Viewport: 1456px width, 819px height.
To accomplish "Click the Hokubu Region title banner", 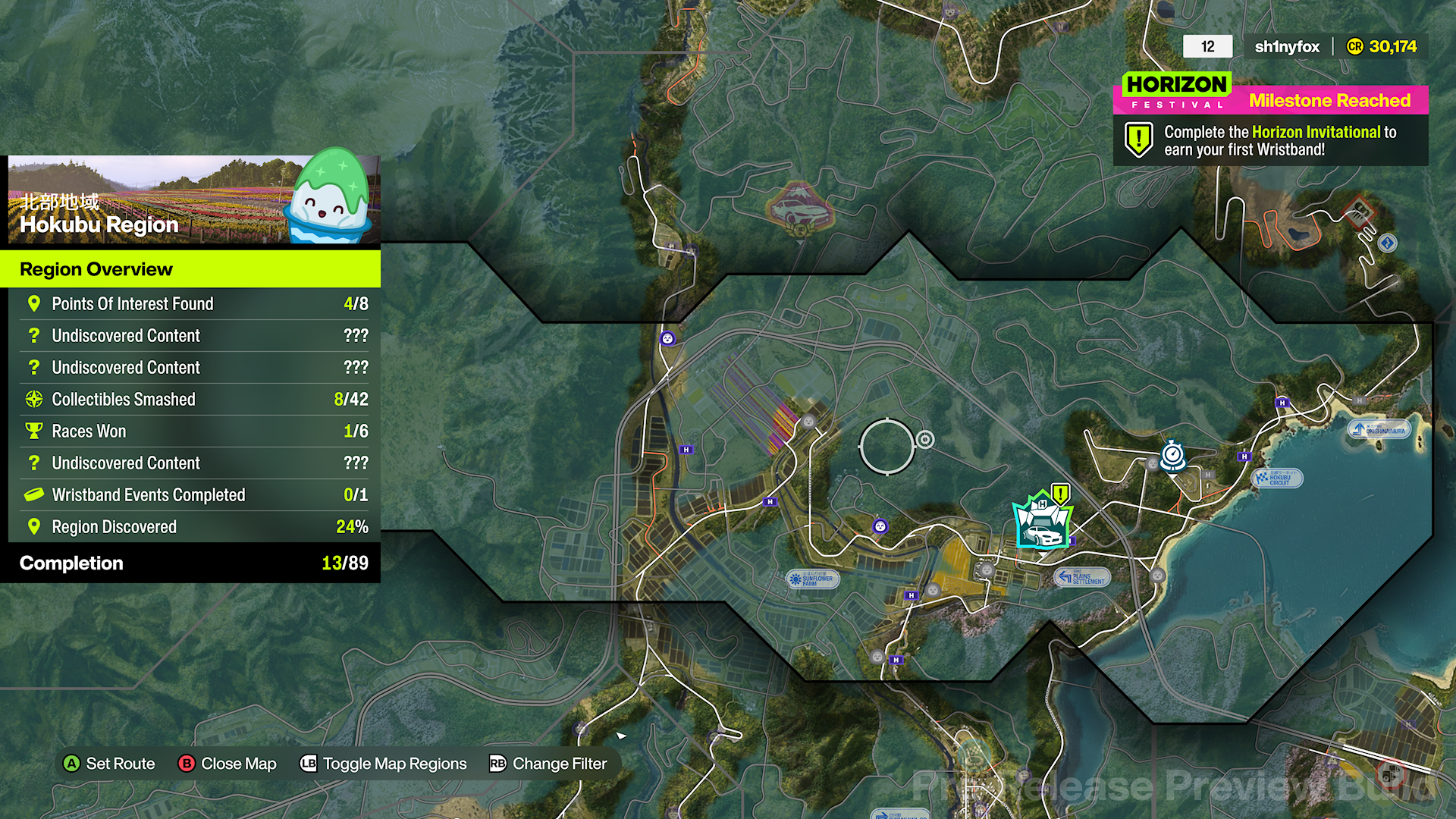I will click(x=100, y=225).
